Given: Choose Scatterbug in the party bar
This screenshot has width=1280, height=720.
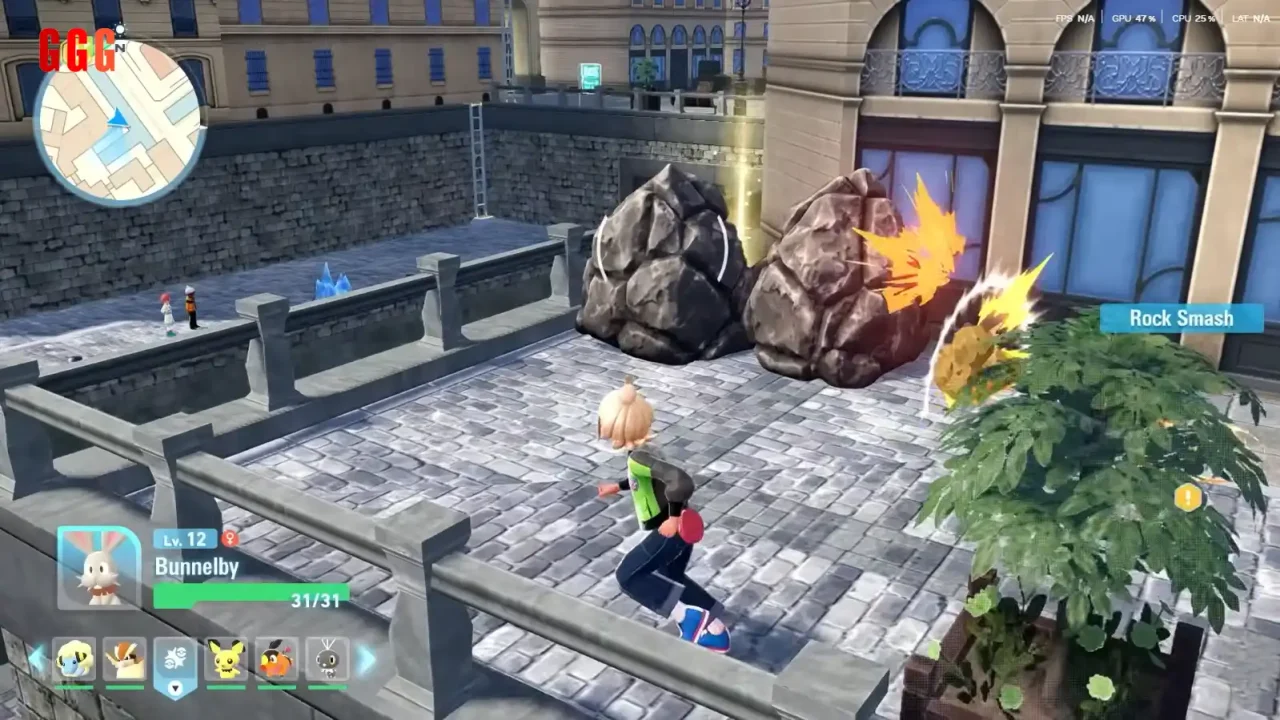Looking at the screenshot, I should coord(327,660).
